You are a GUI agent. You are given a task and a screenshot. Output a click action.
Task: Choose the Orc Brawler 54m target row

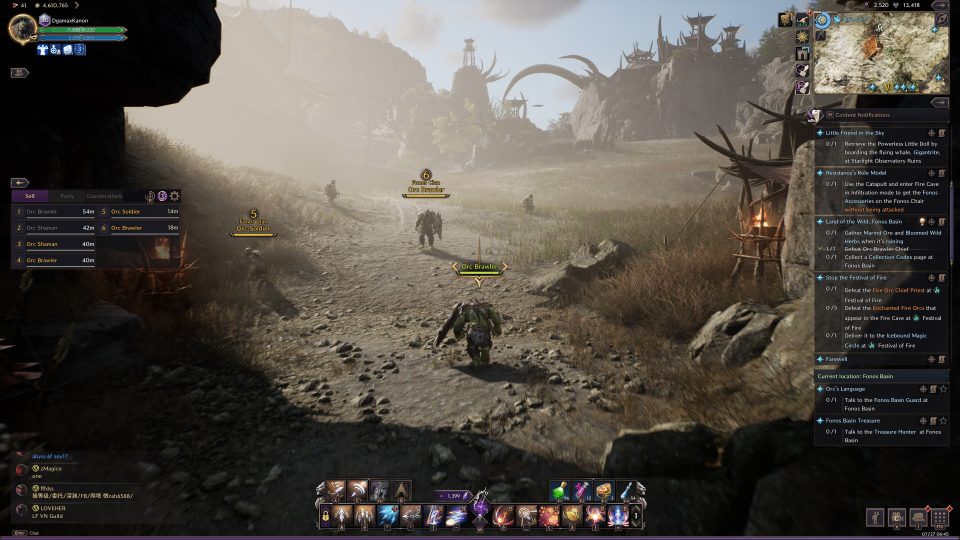click(56, 212)
